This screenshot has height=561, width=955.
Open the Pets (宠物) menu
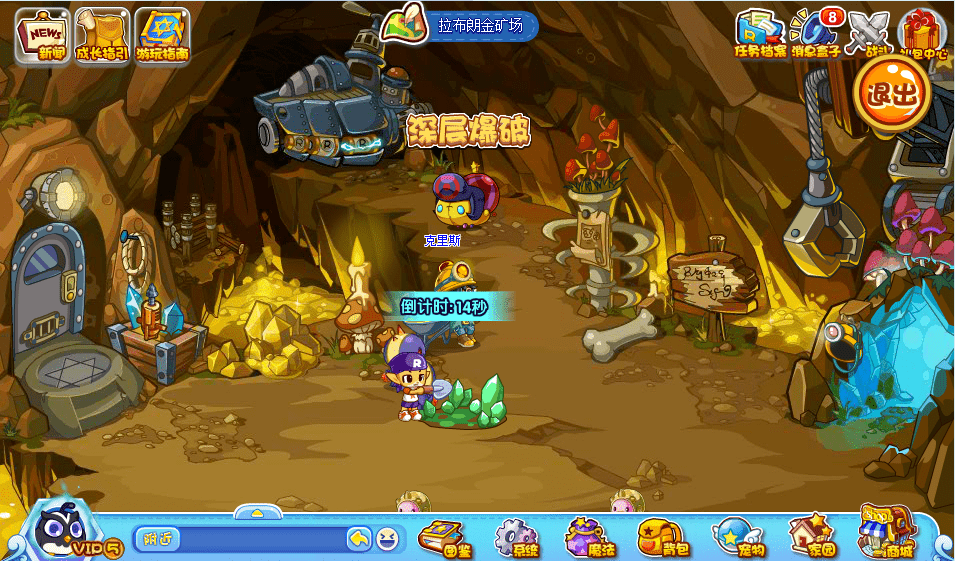tap(737, 537)
